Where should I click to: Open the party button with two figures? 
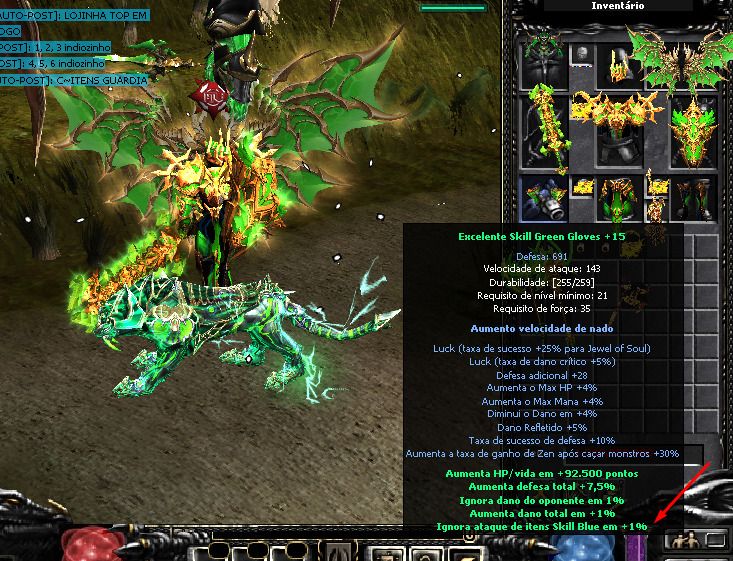[x=685, y=541]
